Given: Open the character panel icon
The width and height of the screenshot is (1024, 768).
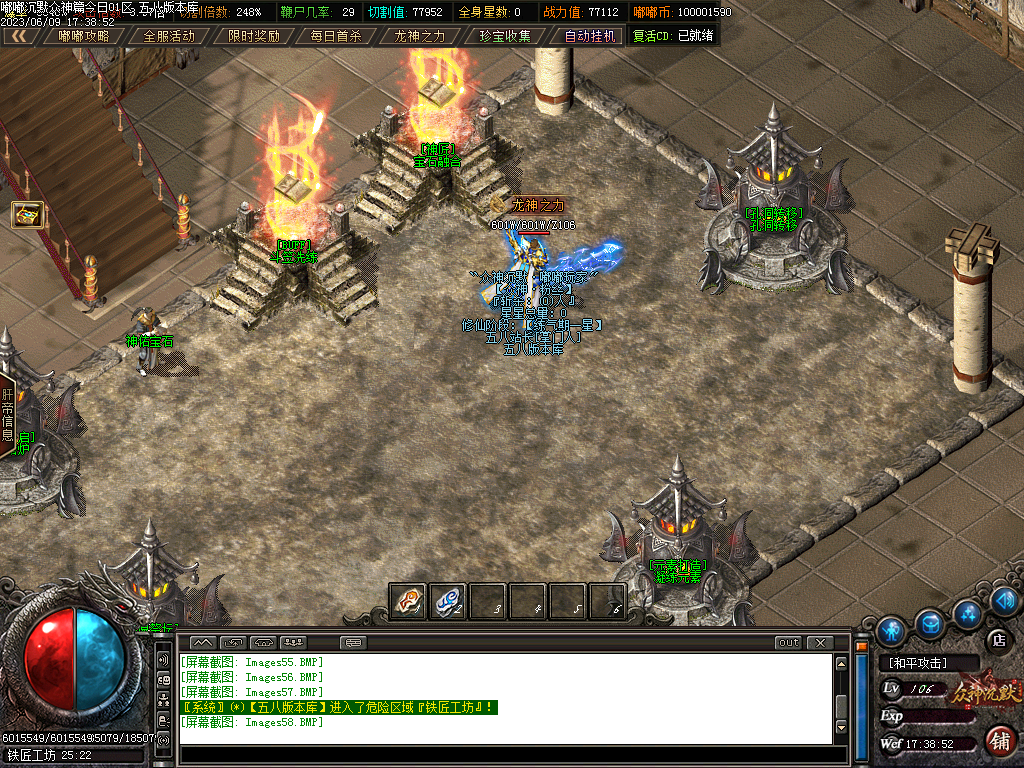Looking at the screenshot, I should tap(891, 630).
